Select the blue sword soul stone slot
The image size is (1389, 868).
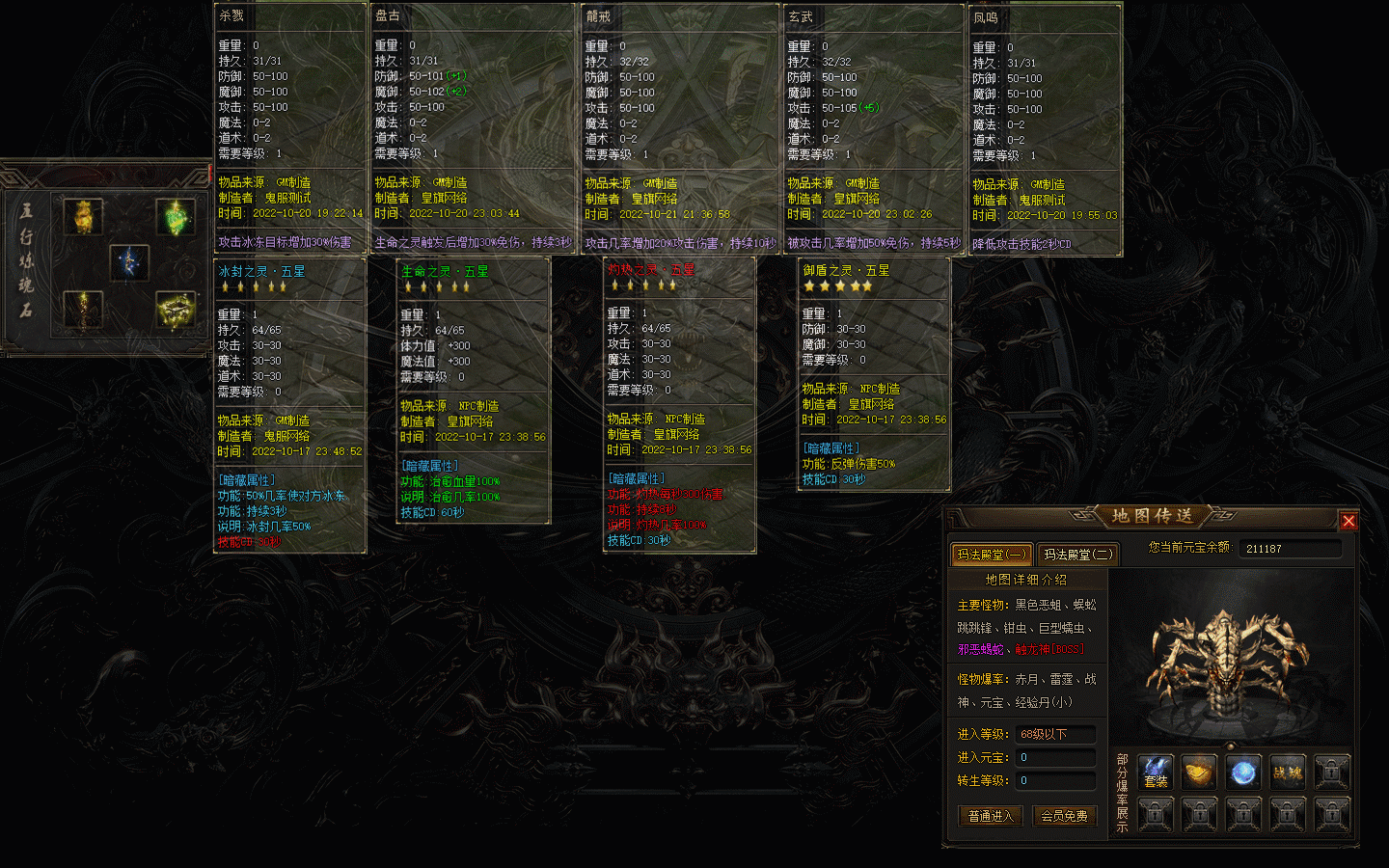click(129, 262)
